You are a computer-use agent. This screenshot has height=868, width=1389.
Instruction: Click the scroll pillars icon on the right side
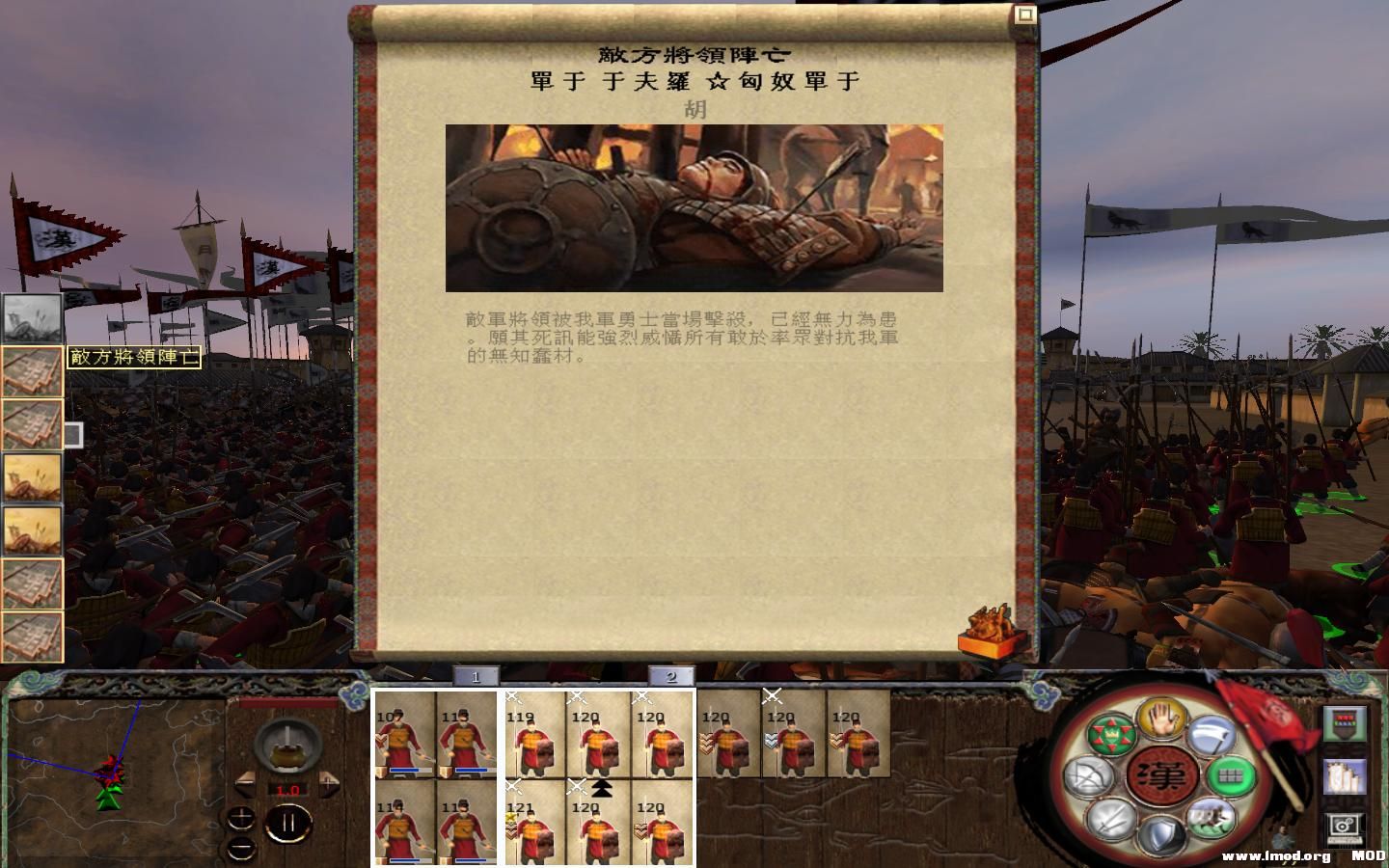(1343, 776)
